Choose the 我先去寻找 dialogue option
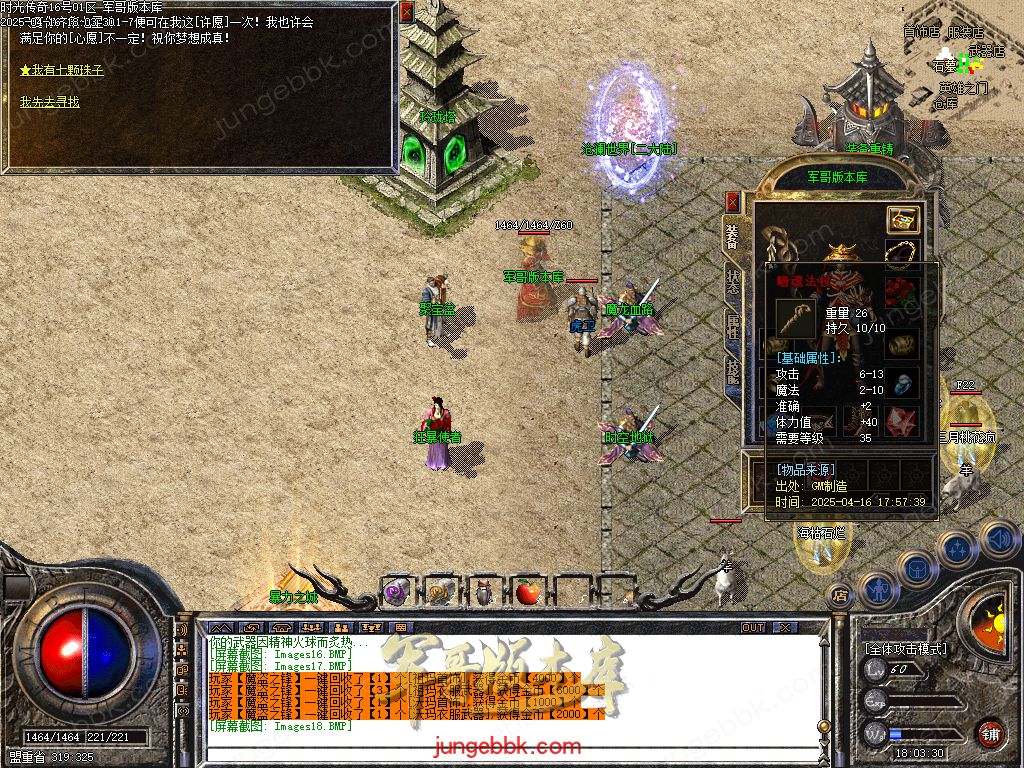1024x768 pixels. pyautogui.click(x=50, y=102)
